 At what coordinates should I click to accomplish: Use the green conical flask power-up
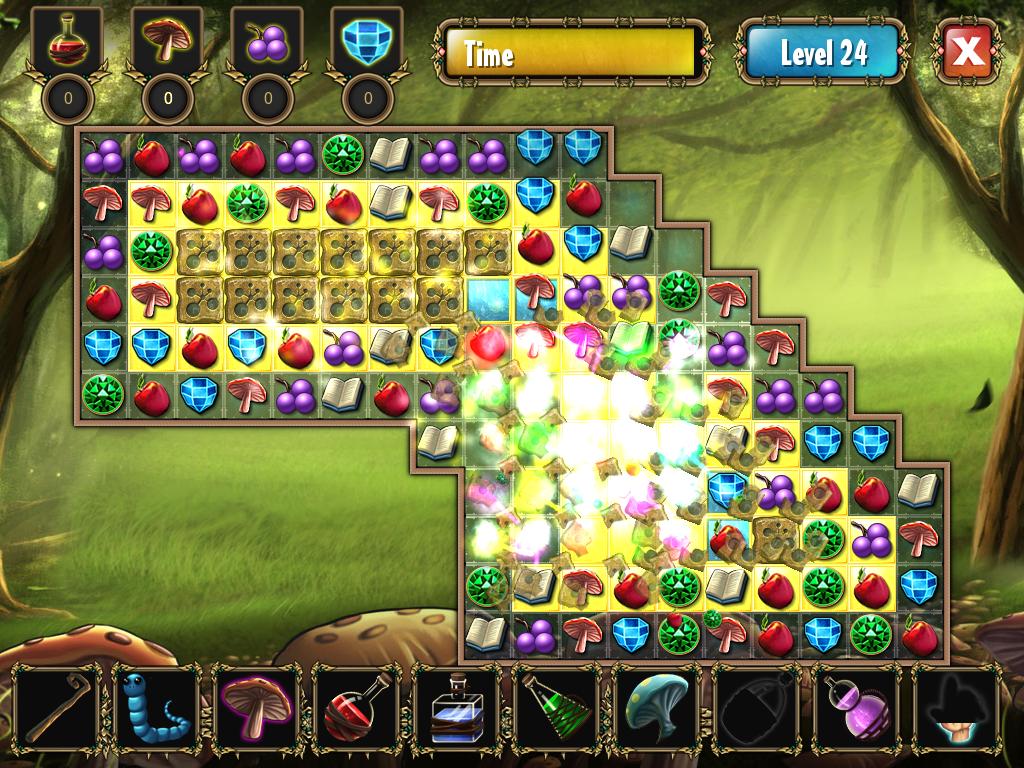pyautogui.click(x=557, y=706)
